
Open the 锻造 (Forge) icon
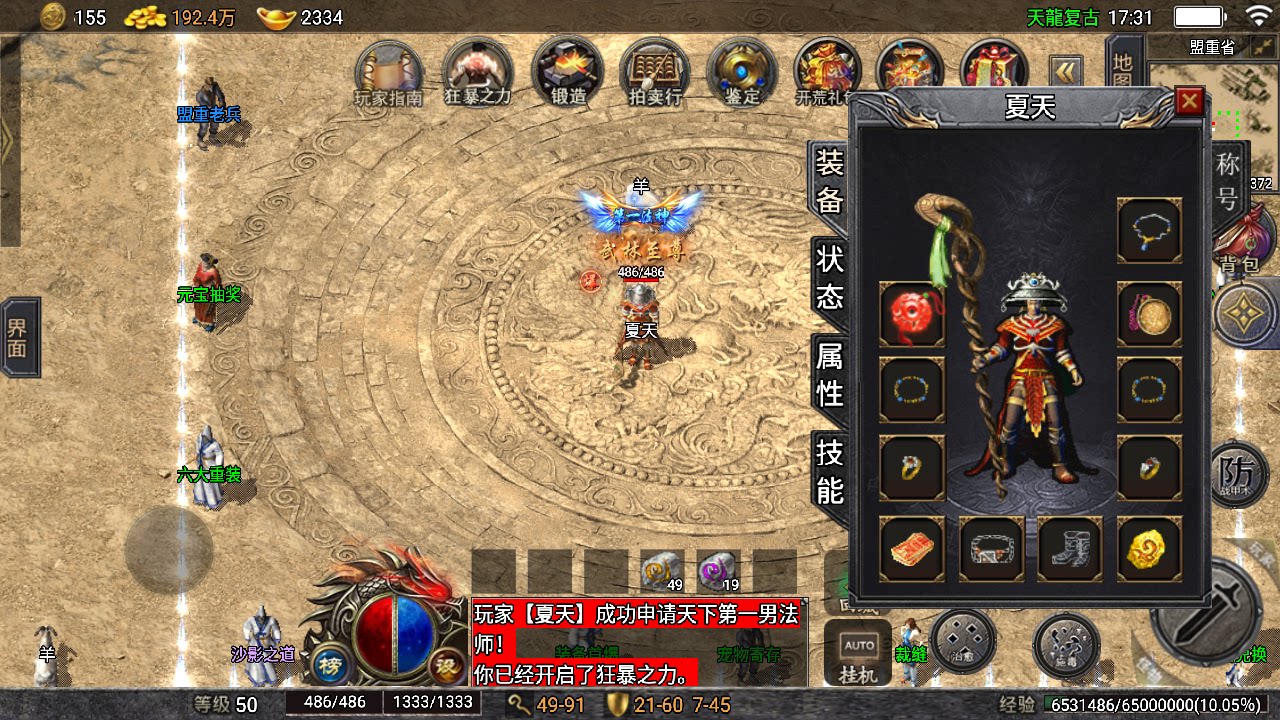click(566, 73)
